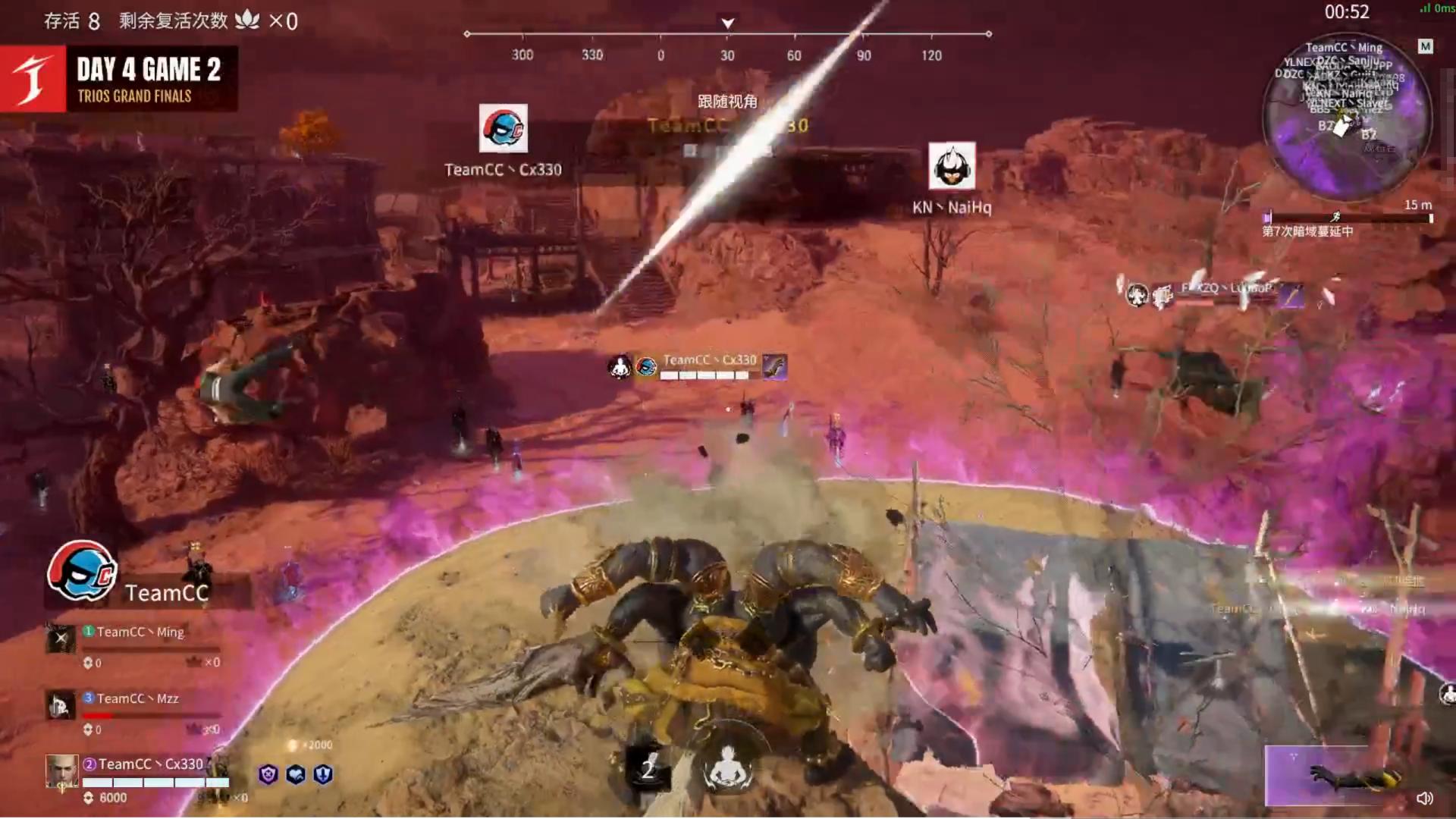
Task: Click the M map button
Action: coord(1426,47)
